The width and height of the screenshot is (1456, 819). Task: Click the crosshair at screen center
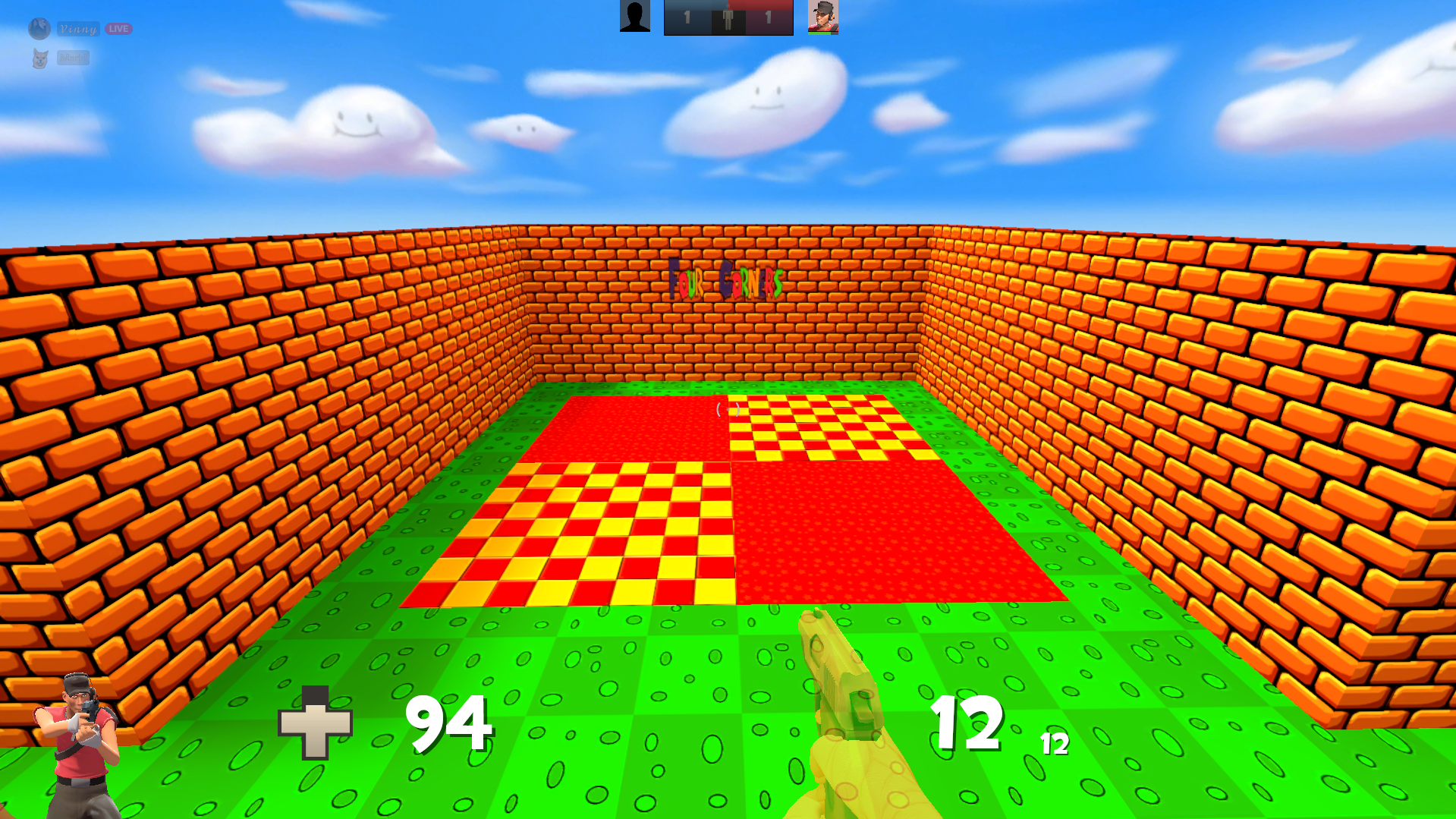pyautogui.click(x=728, y=410)
